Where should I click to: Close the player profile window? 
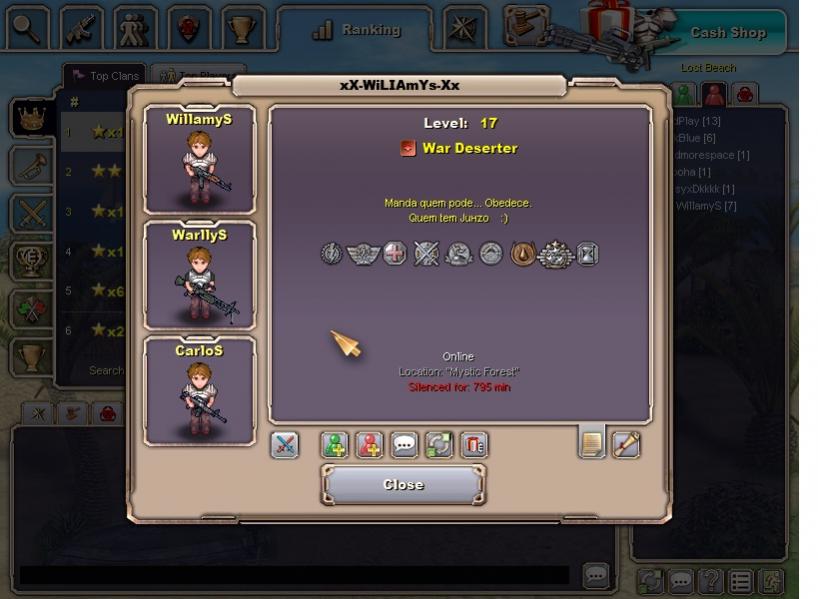click(x=403, y=485)
